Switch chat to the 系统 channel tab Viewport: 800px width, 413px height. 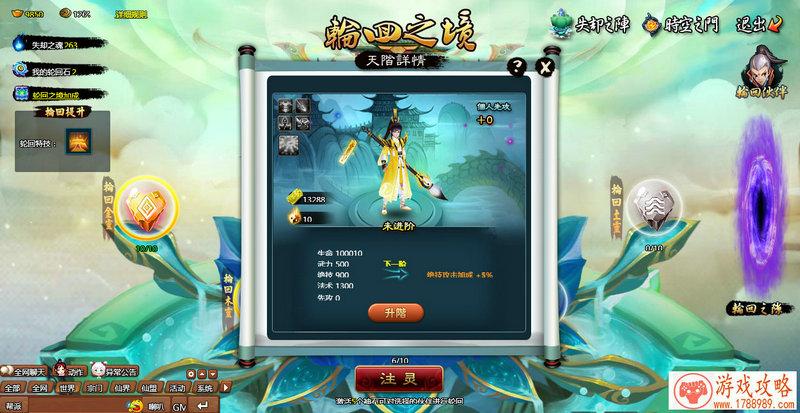tap(204, 388)
